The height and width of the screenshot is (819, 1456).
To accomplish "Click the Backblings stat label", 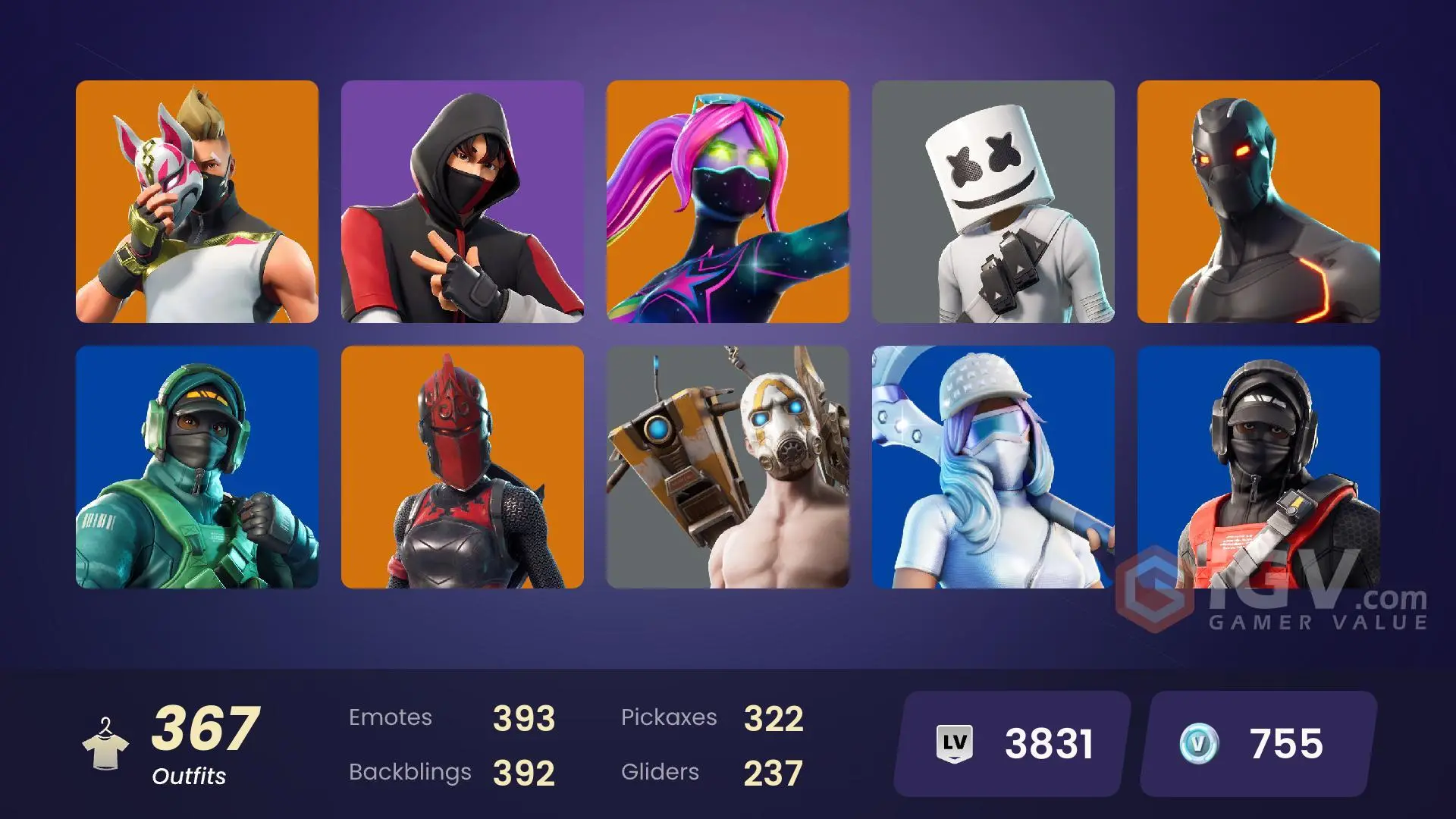I will [409, 772].
